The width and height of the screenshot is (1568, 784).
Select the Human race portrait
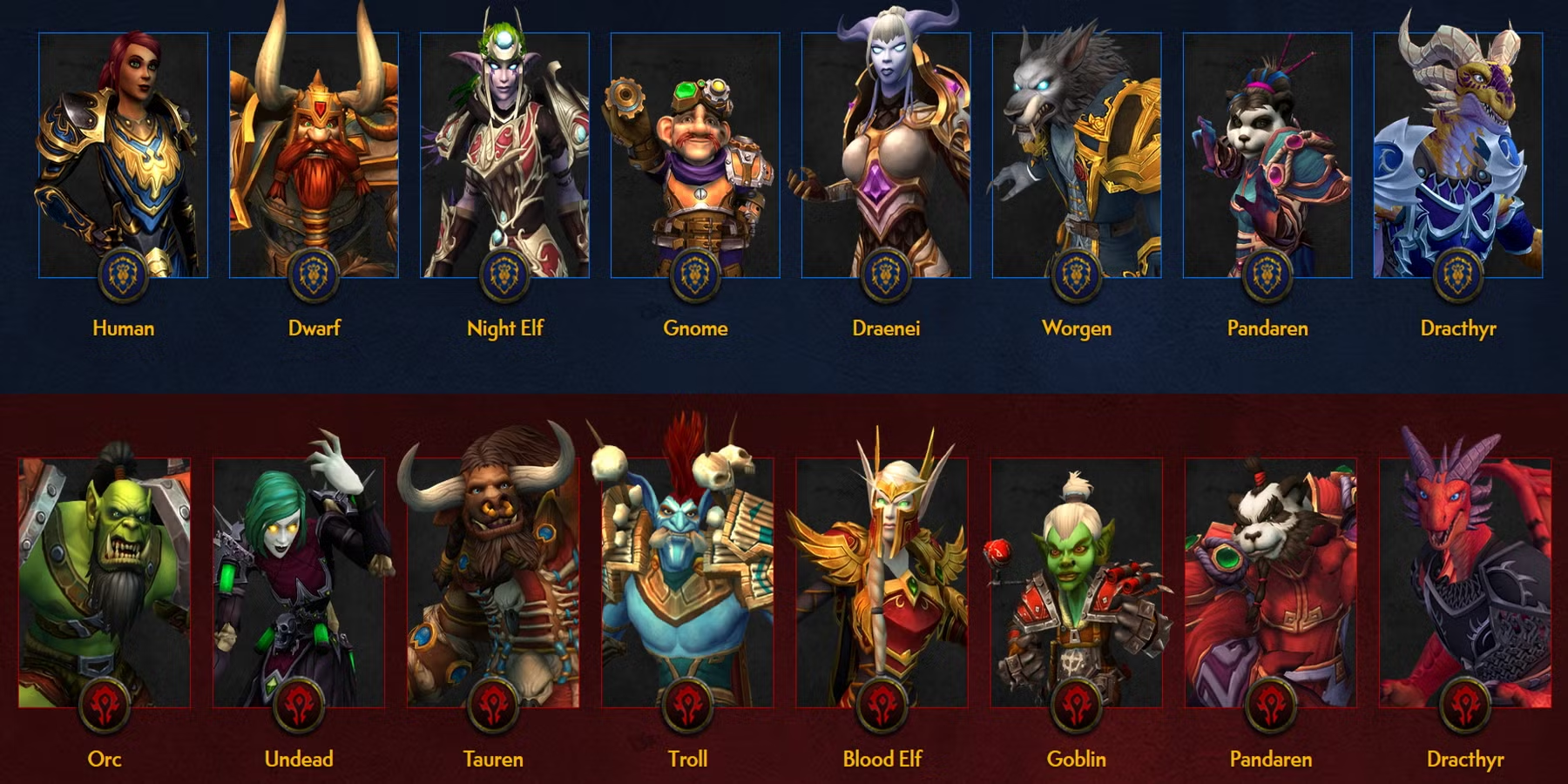click(x=123, y=157)
